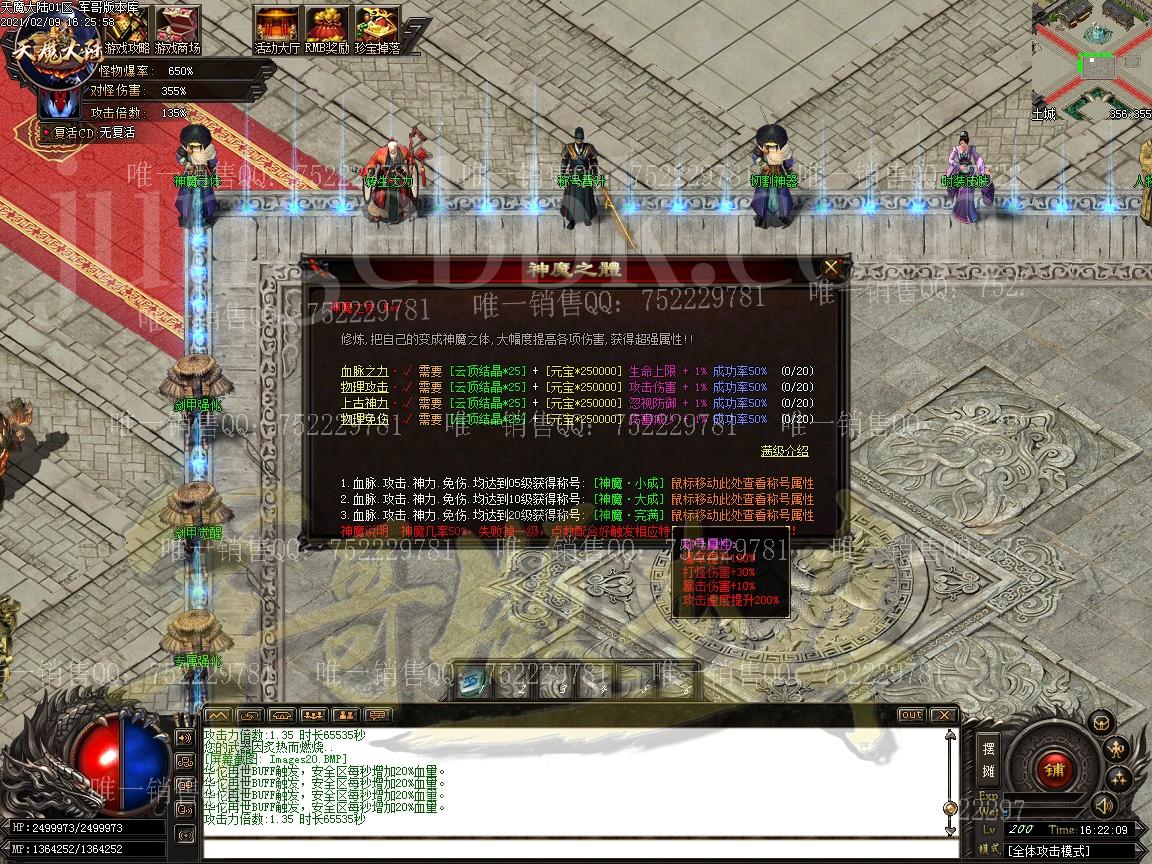Select the 物理攻击 training link
1152x864 pixels.
click(364, 387)
